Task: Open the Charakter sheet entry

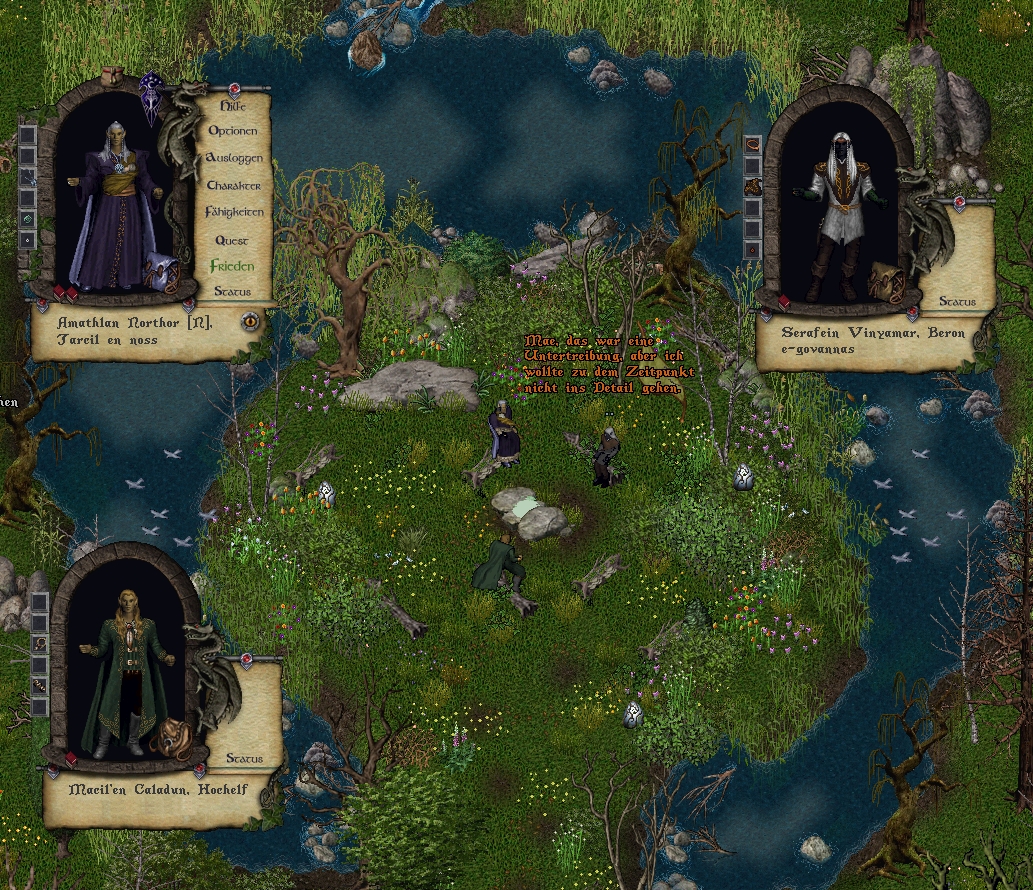Action: click(233, 185)
